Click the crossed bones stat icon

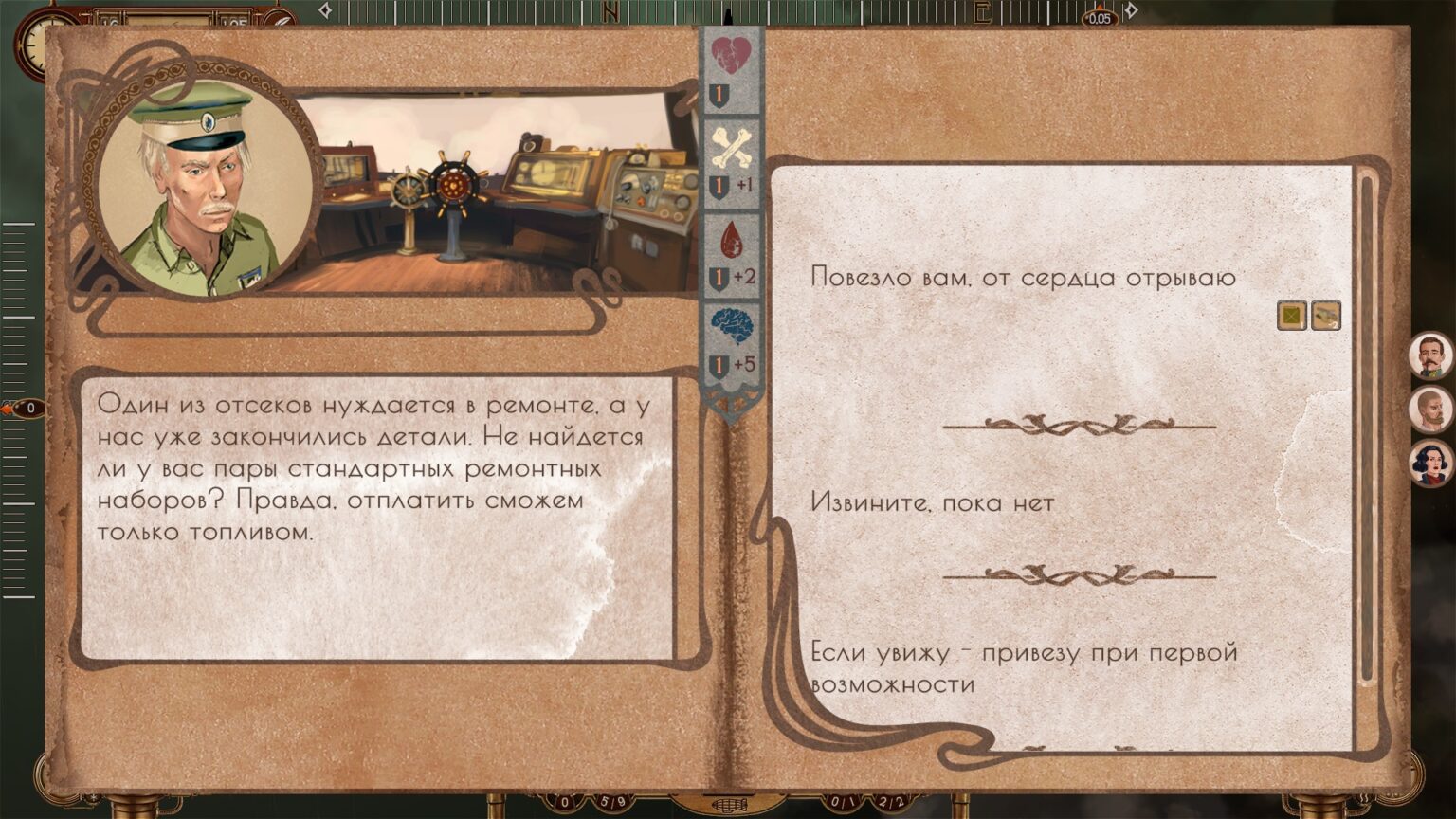tap(731, 147)
